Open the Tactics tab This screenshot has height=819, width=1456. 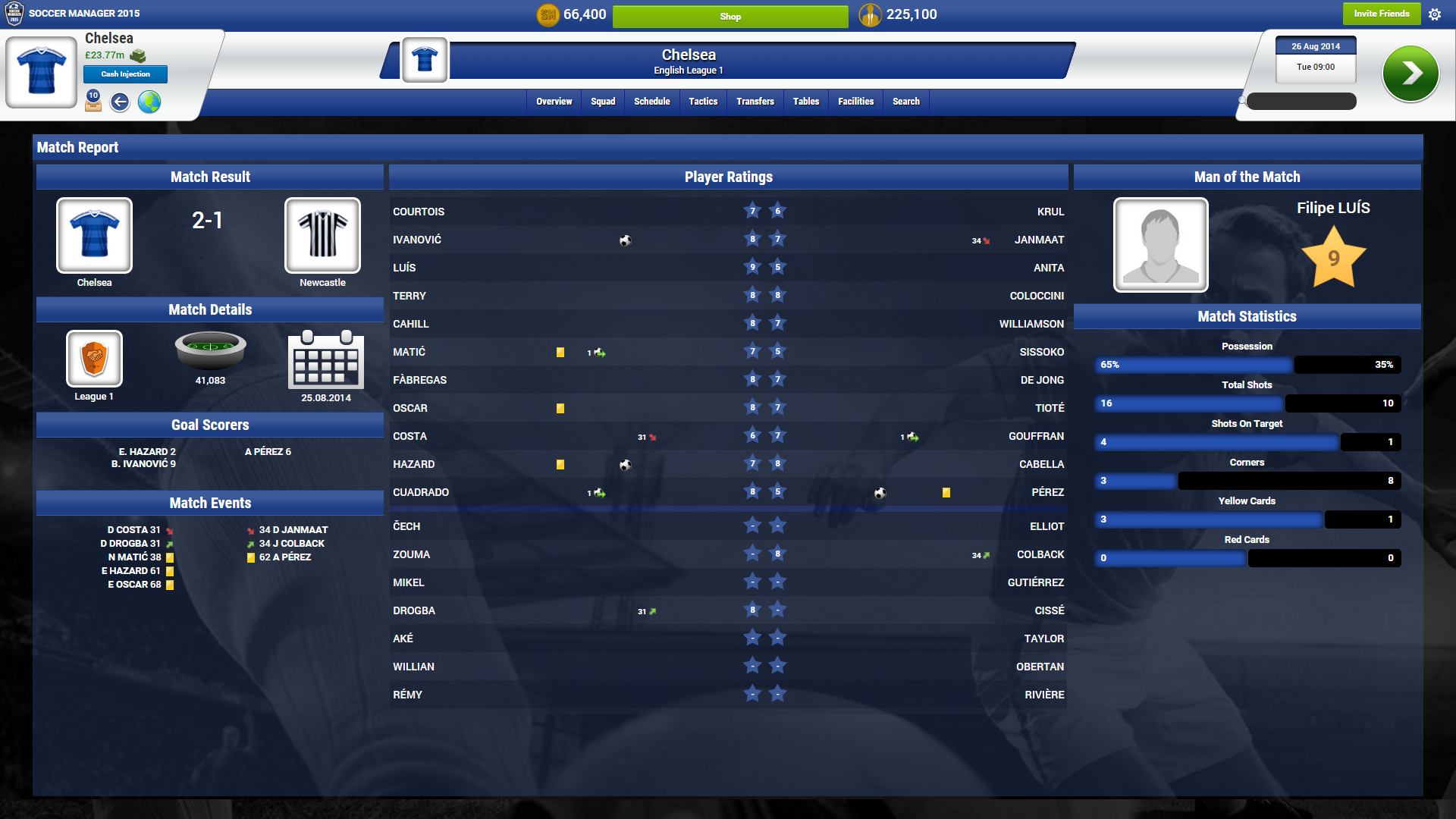point(703,101)
